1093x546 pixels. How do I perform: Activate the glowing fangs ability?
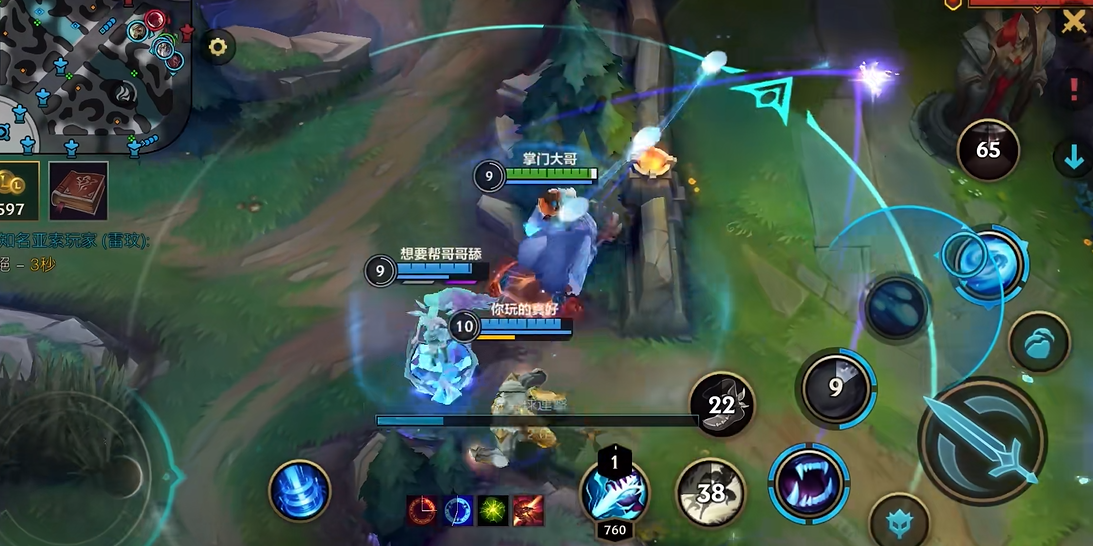(808, 482)
